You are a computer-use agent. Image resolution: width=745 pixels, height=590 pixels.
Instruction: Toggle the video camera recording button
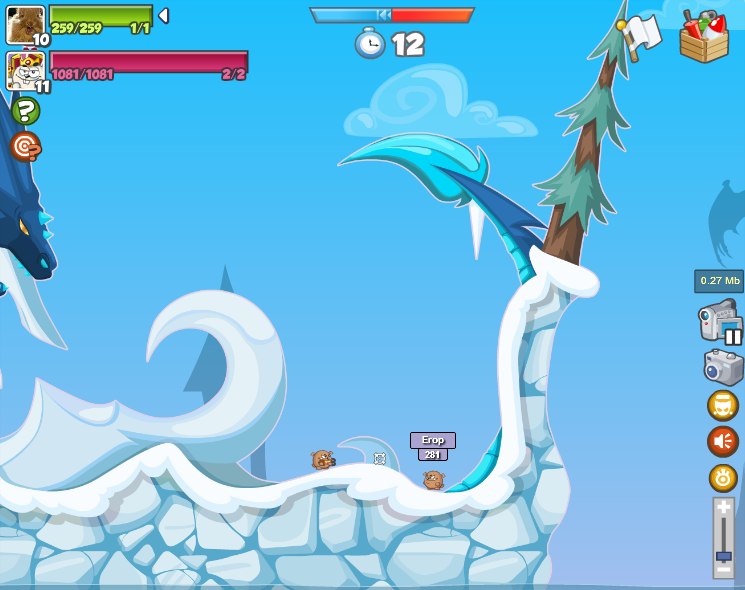coord(720,324)
